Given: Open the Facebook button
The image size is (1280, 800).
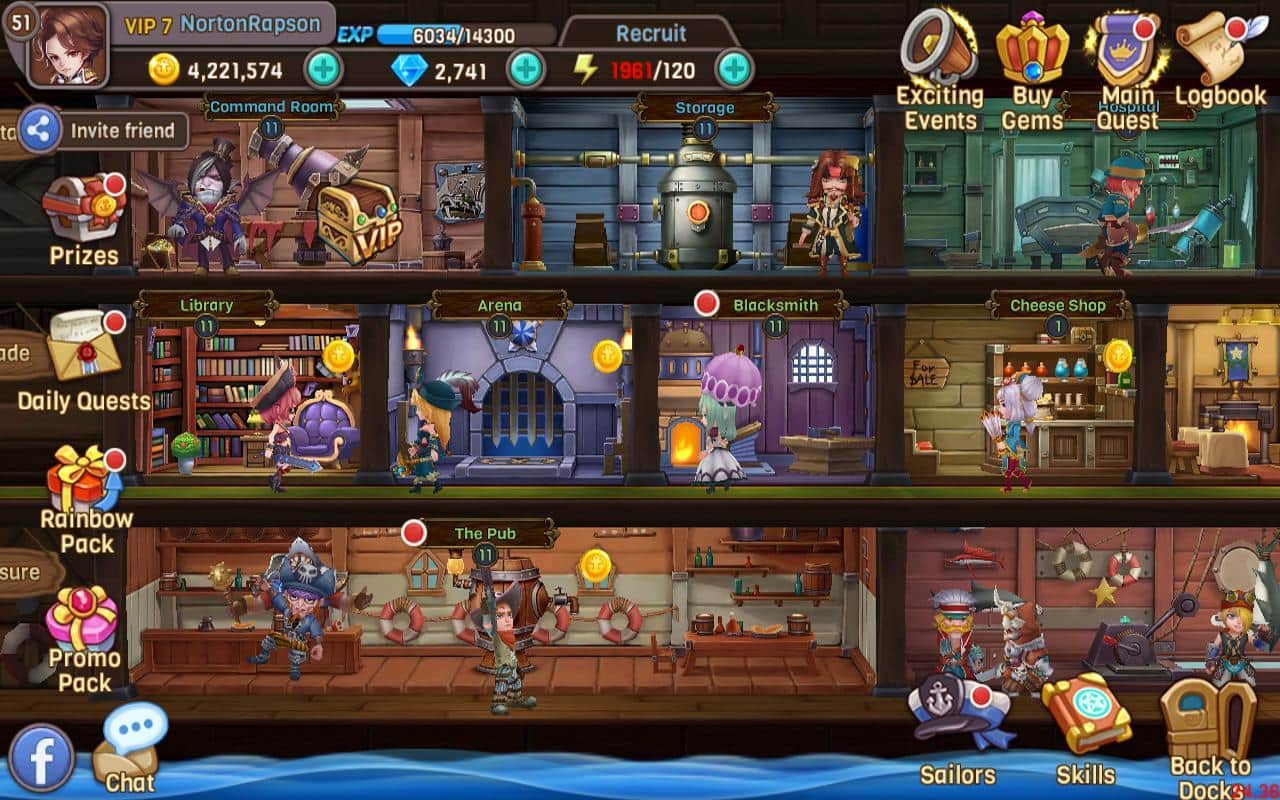Looking at the screenshot, I should point(41,758).
